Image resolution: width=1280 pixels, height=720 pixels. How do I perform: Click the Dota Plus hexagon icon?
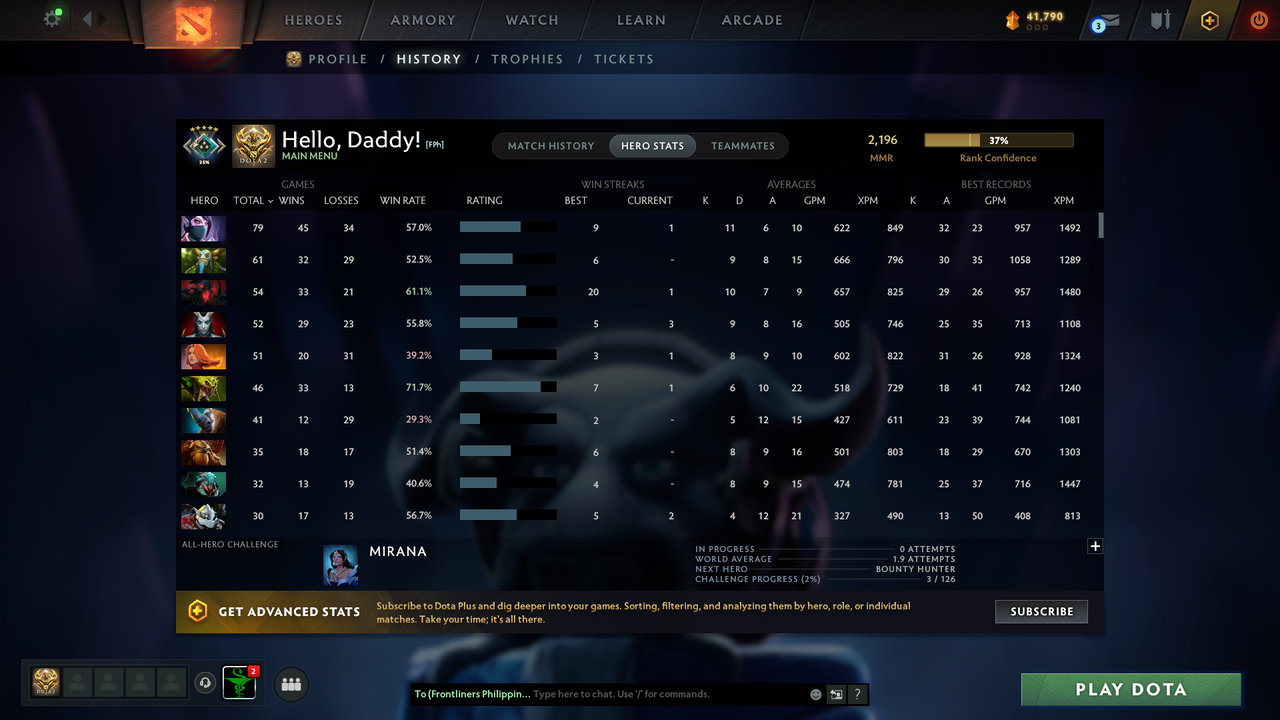(x=1209, y=20)
